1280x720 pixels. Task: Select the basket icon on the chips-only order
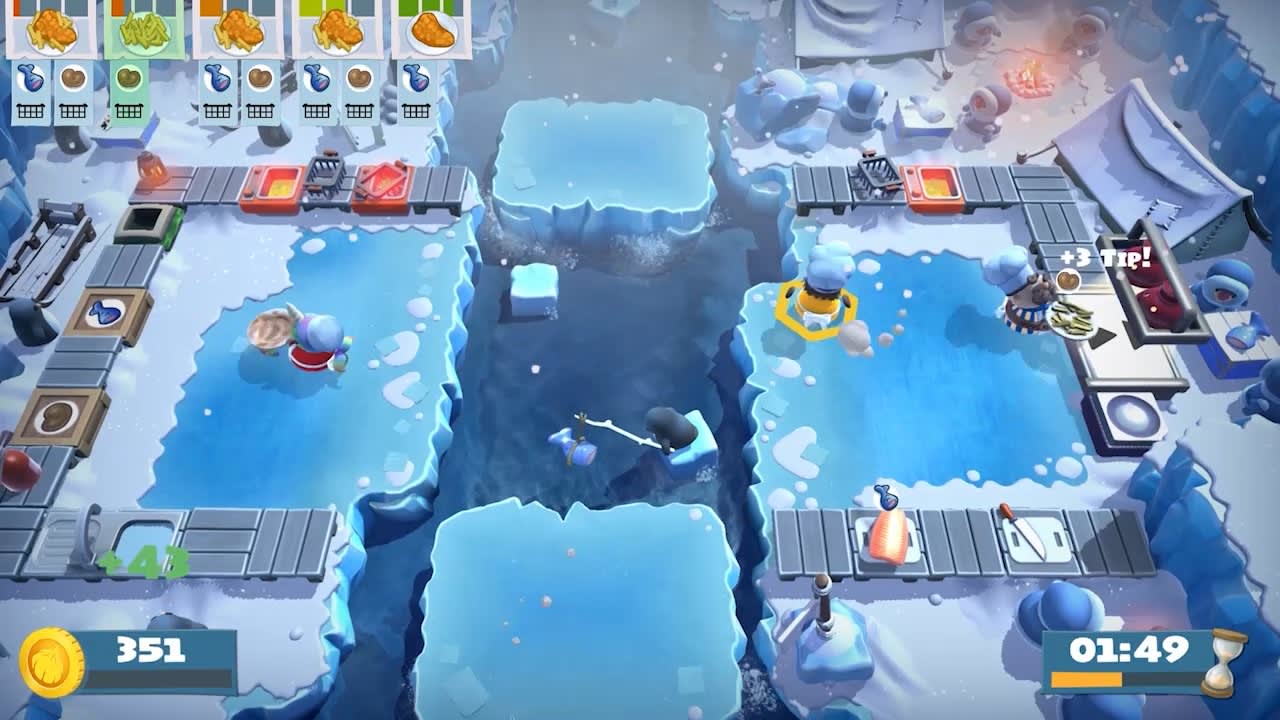(x=129, y=110)
